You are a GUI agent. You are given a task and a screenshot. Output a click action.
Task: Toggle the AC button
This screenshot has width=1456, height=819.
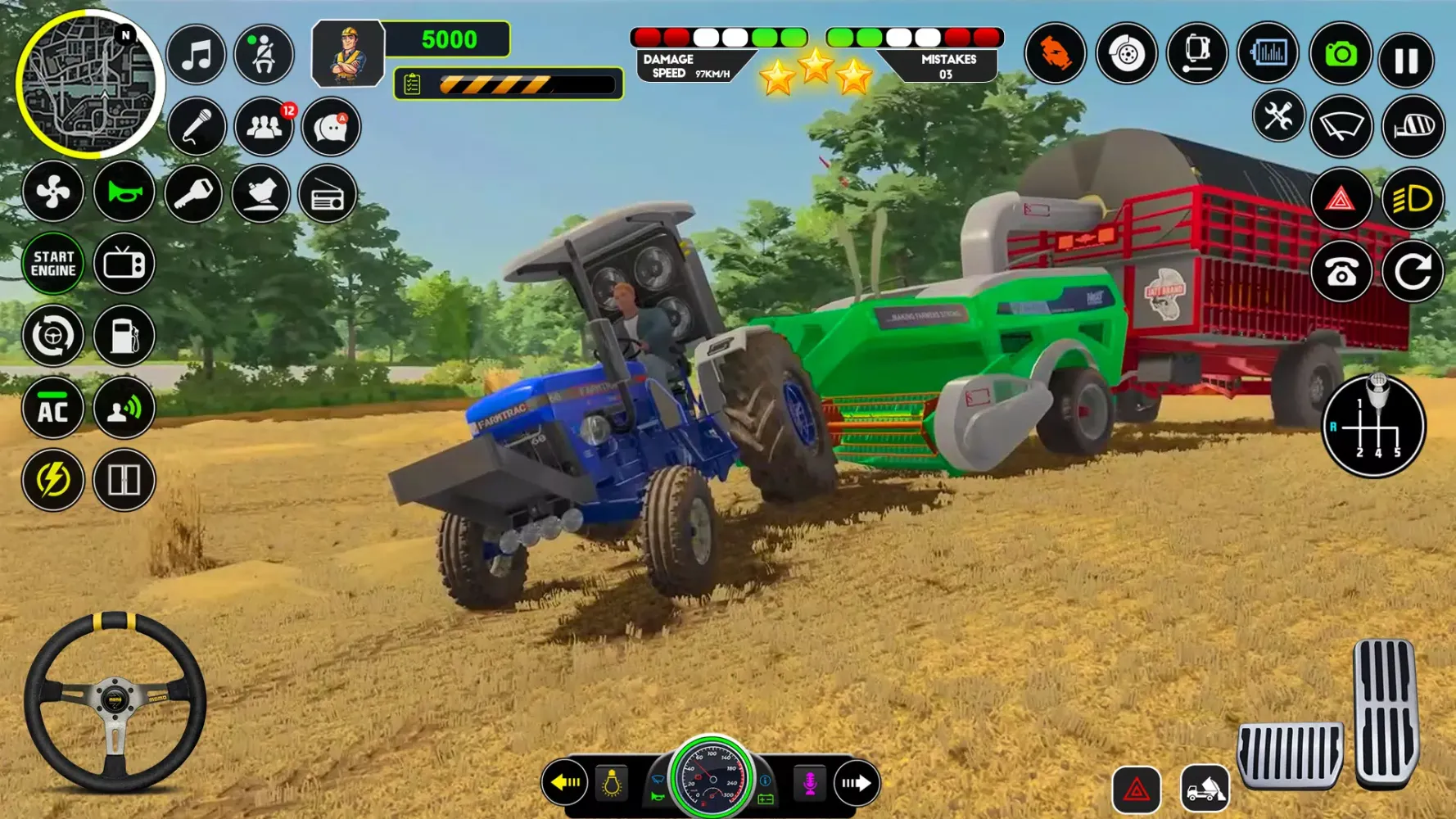coord(53,409)
